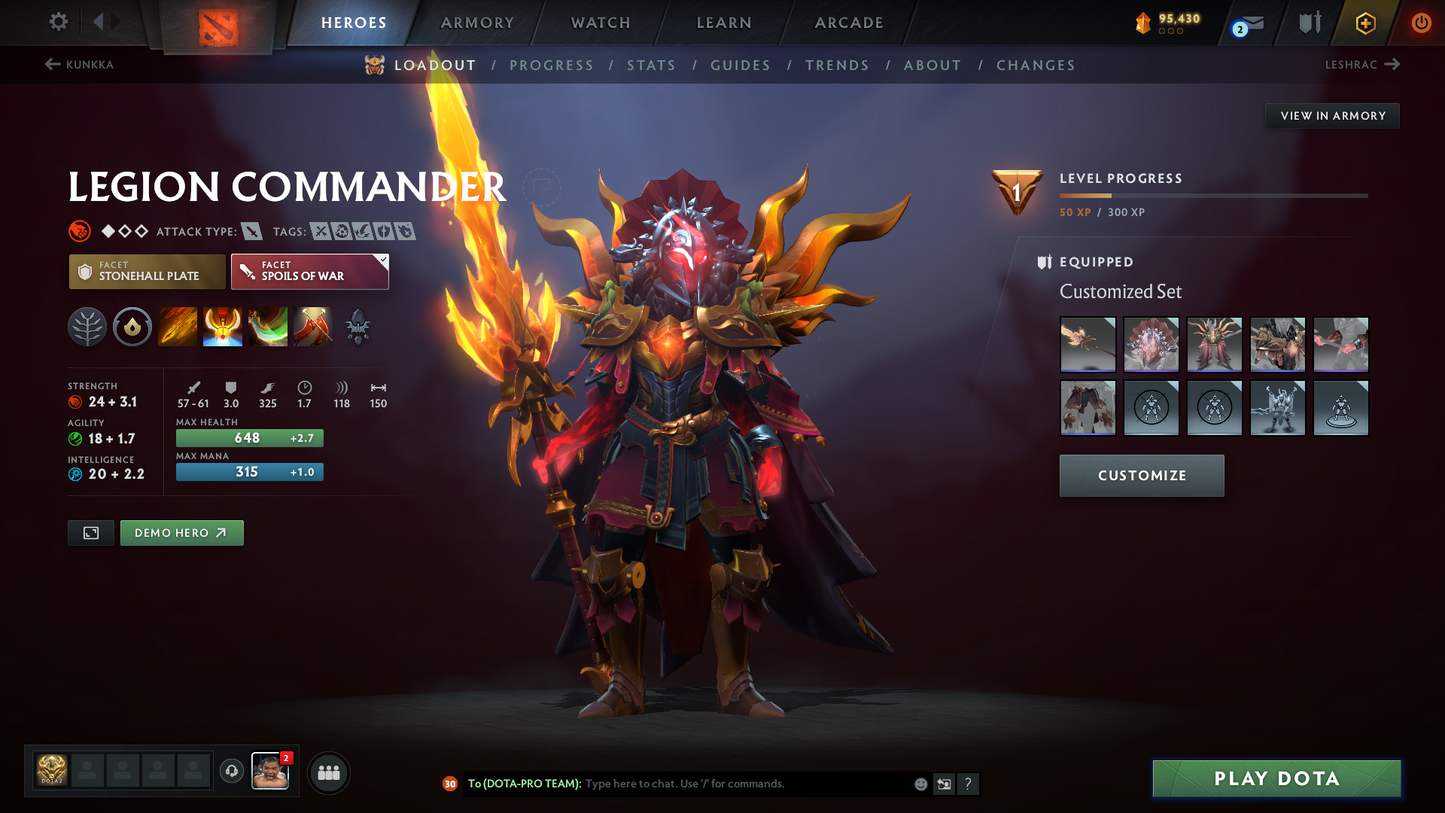Select the Overwhelming Odds ability icon

tap(177, 326)
